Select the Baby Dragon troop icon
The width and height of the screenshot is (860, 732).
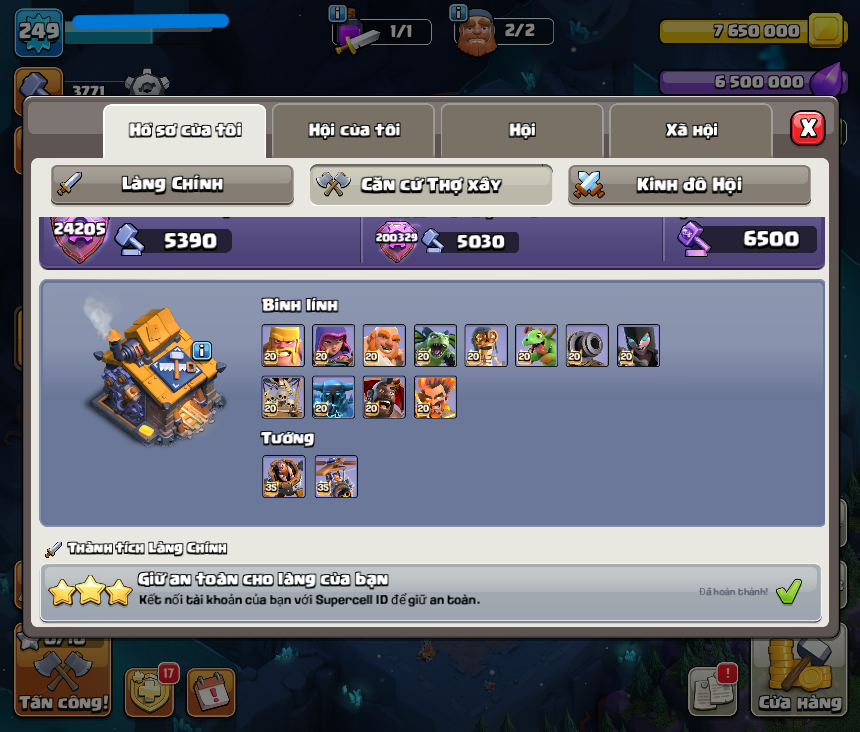tap(536, 346)
